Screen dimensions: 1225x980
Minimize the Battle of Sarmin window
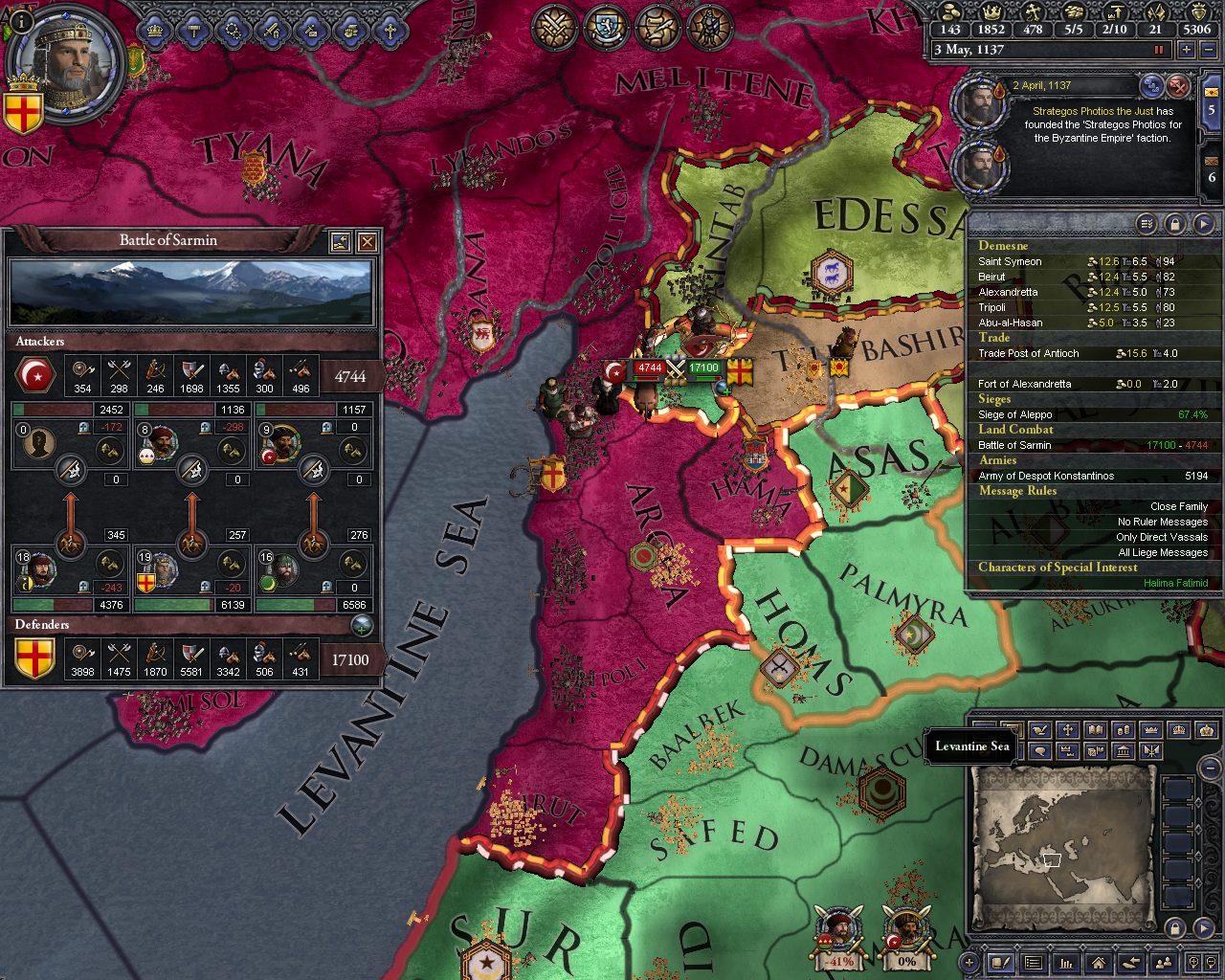tap(340, 241)
